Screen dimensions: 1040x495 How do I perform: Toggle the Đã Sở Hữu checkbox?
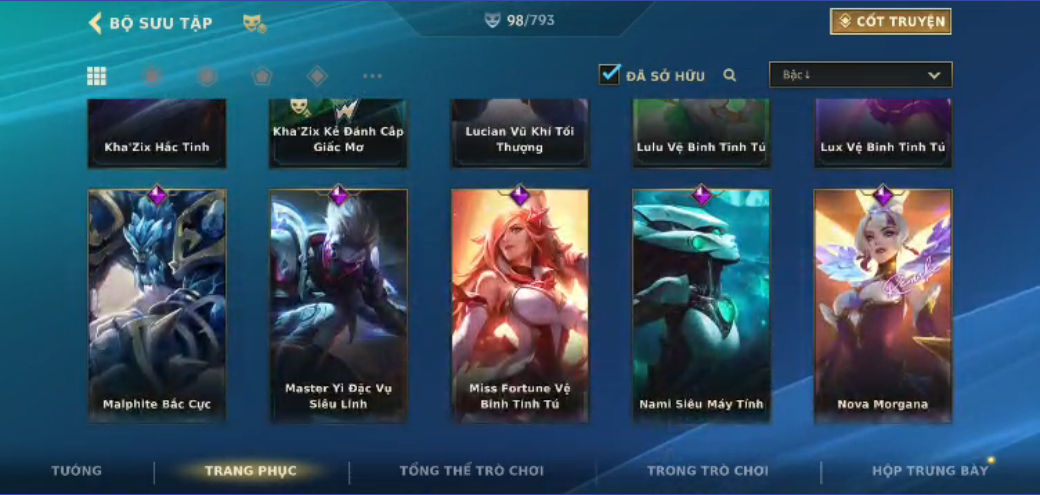(610, 75)
